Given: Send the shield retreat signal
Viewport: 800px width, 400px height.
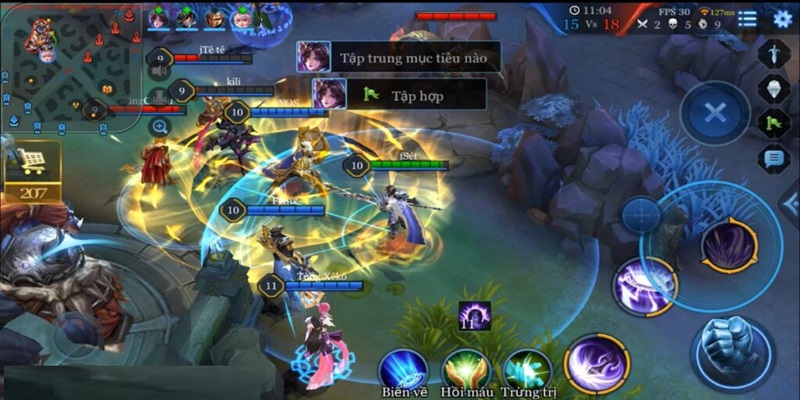Looking at the screenshot, I should [774, 90].
